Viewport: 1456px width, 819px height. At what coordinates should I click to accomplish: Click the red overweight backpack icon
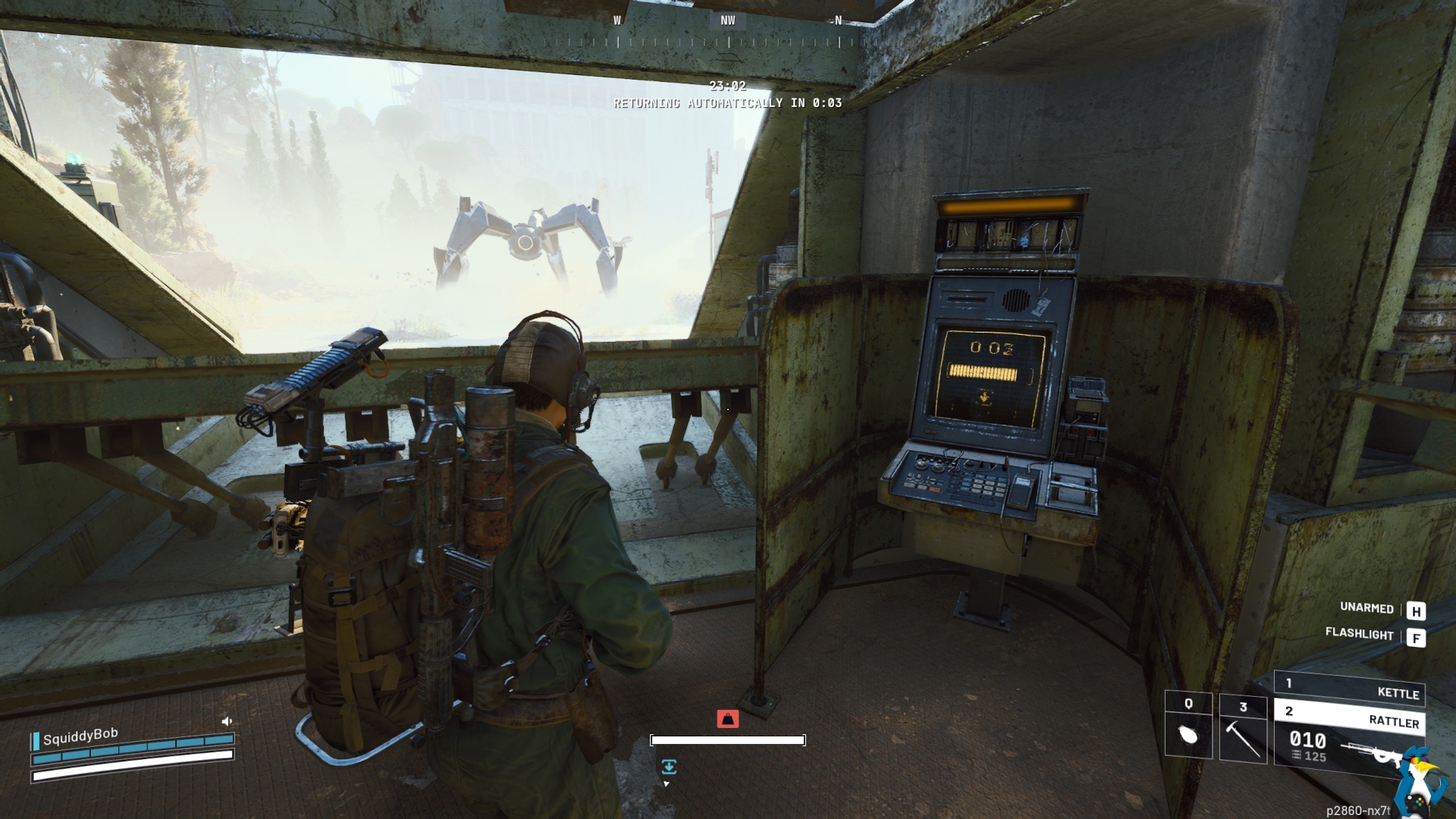[727, 718]
